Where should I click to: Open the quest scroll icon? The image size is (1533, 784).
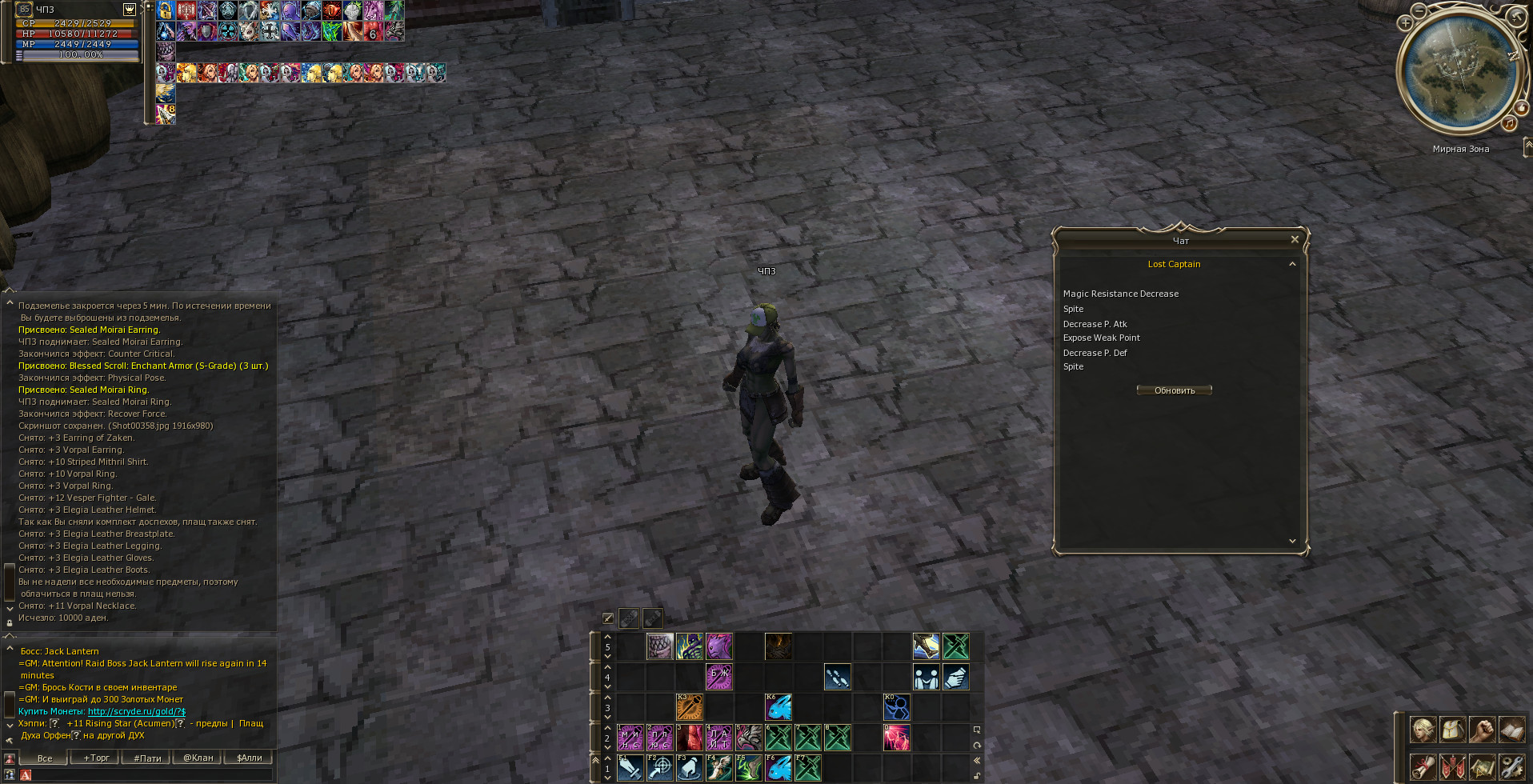tap(1423, 766)
